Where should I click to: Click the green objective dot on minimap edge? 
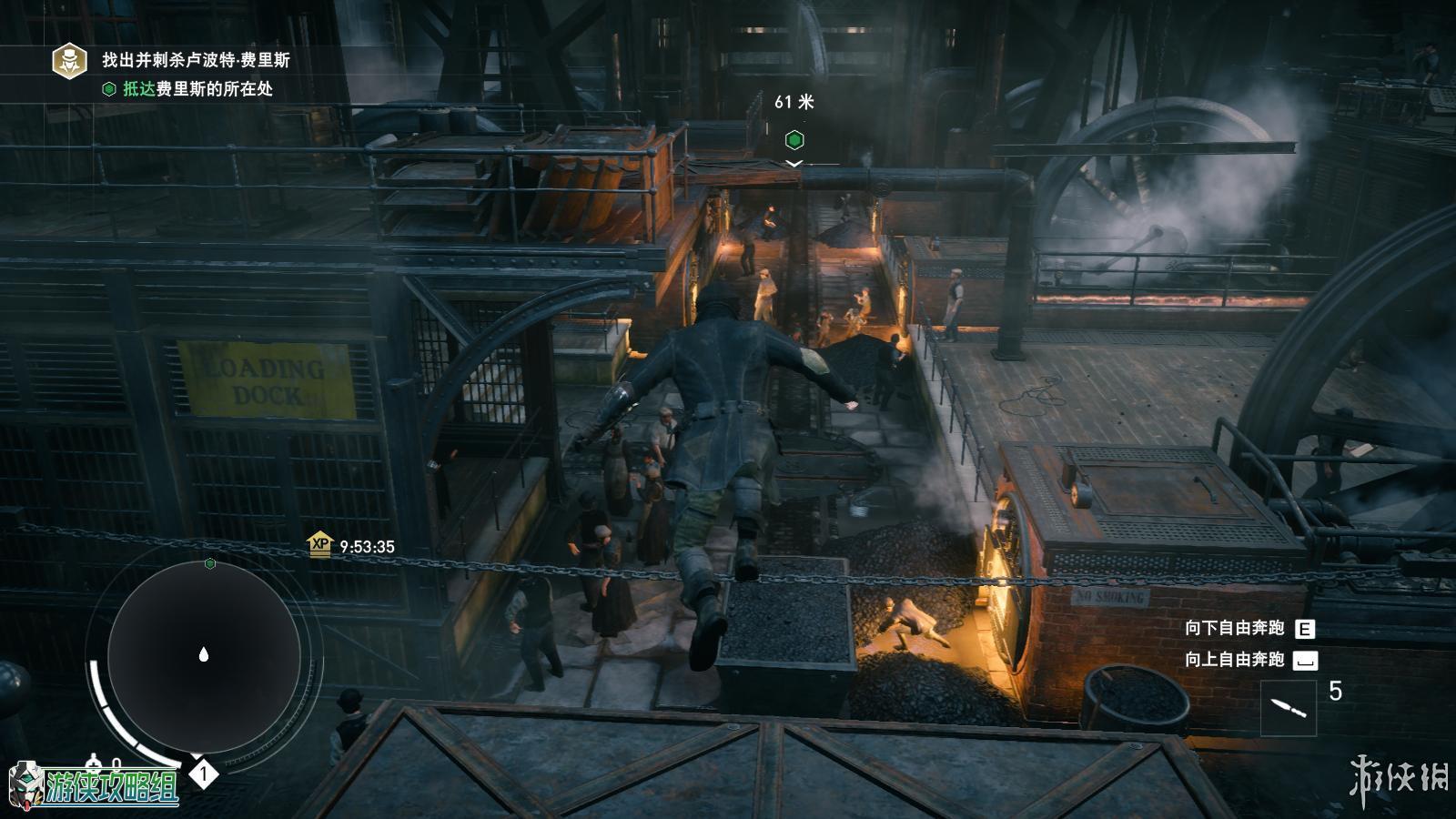[x=210, y=564]
